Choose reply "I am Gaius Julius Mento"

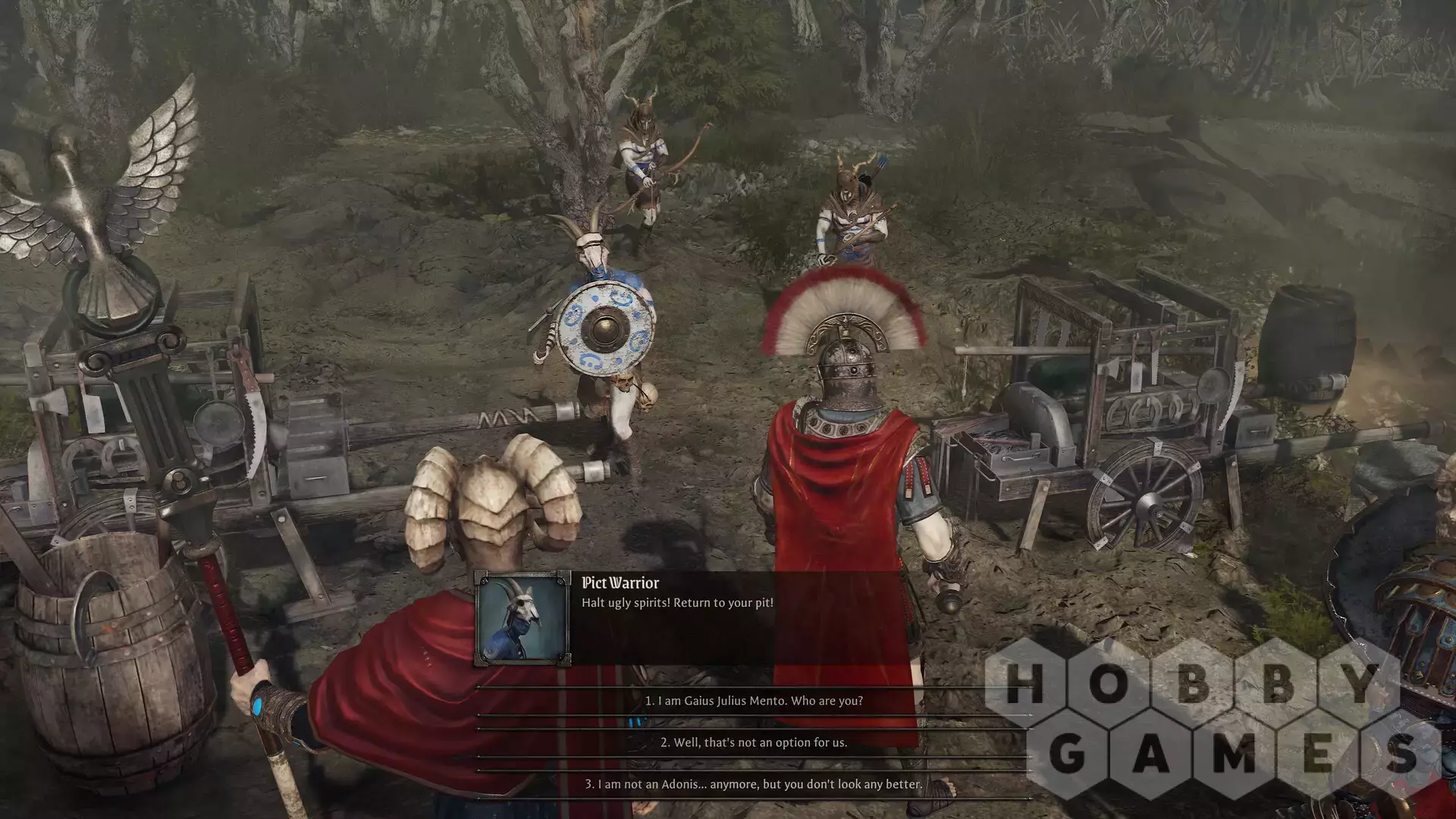pos(753,701)
